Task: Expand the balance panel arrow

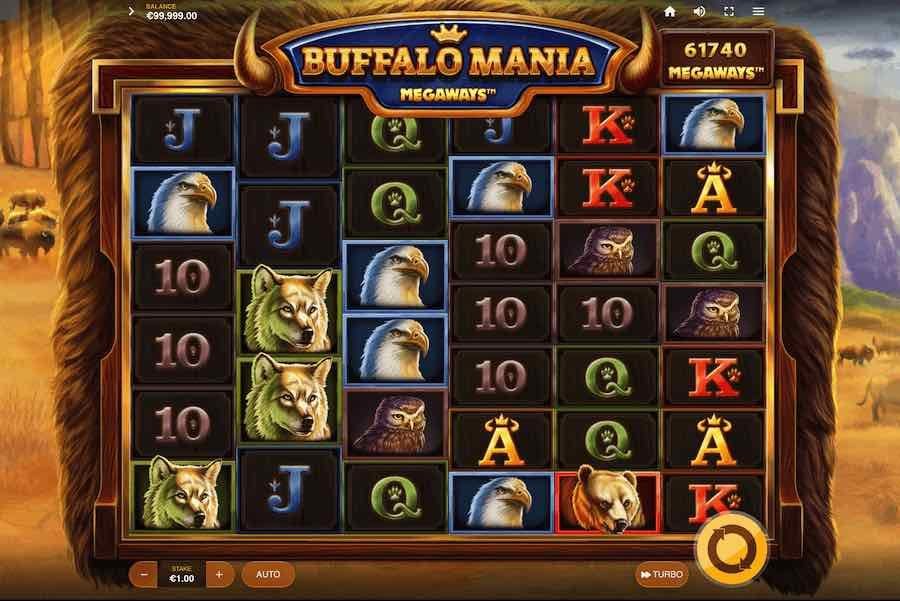Action: coord(132,12)
